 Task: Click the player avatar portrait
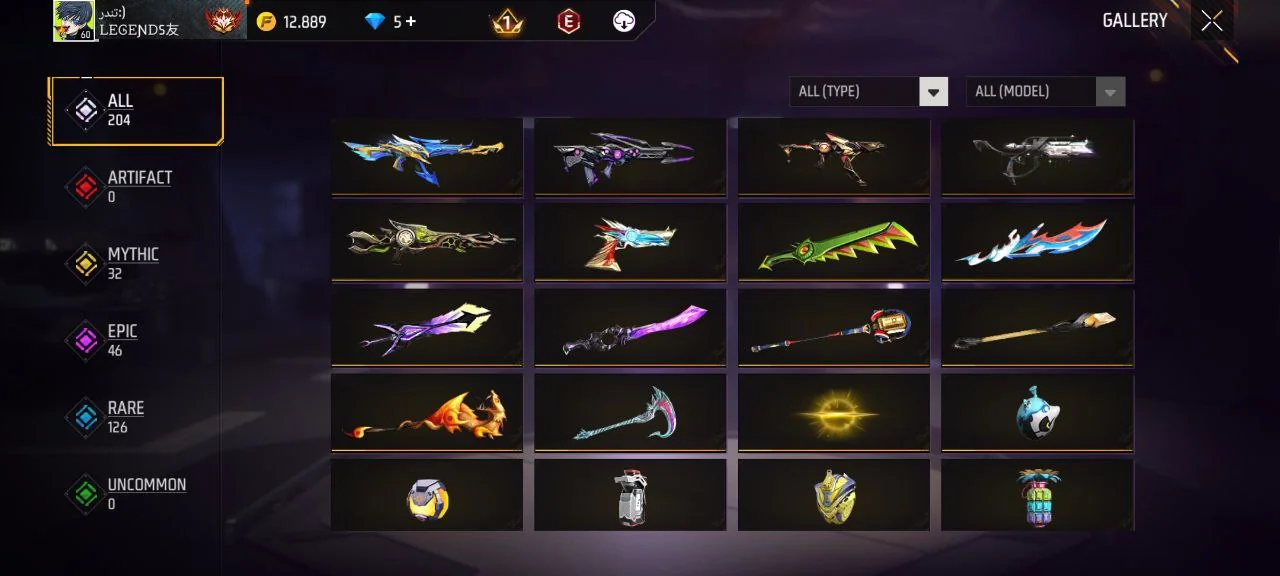[73, 21]
